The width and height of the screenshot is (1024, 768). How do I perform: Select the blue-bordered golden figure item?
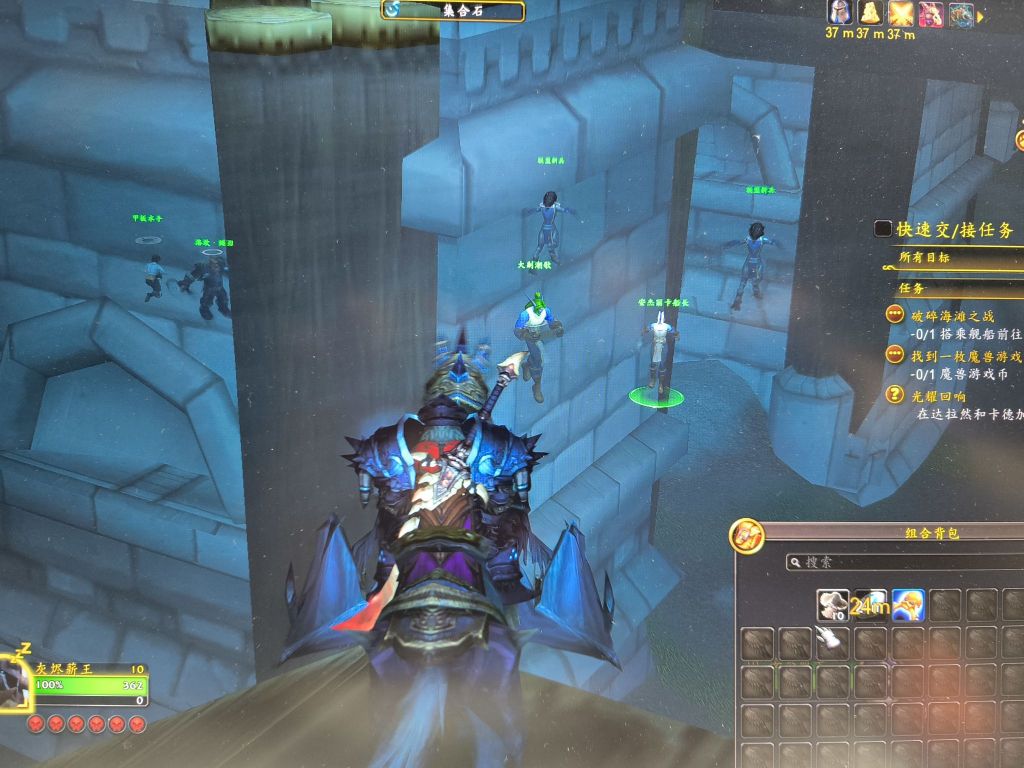[x=907, y=604]
